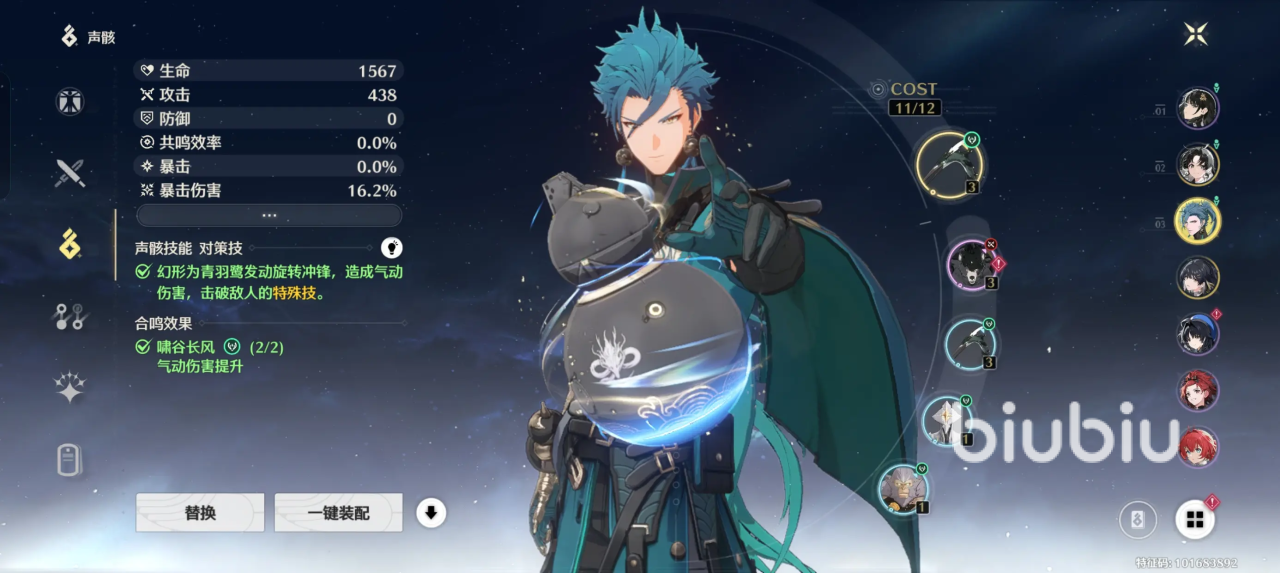1280x573 pixels.
Task: Select the yellow-ringed main echo slot
Action: [x=948, y=164]
